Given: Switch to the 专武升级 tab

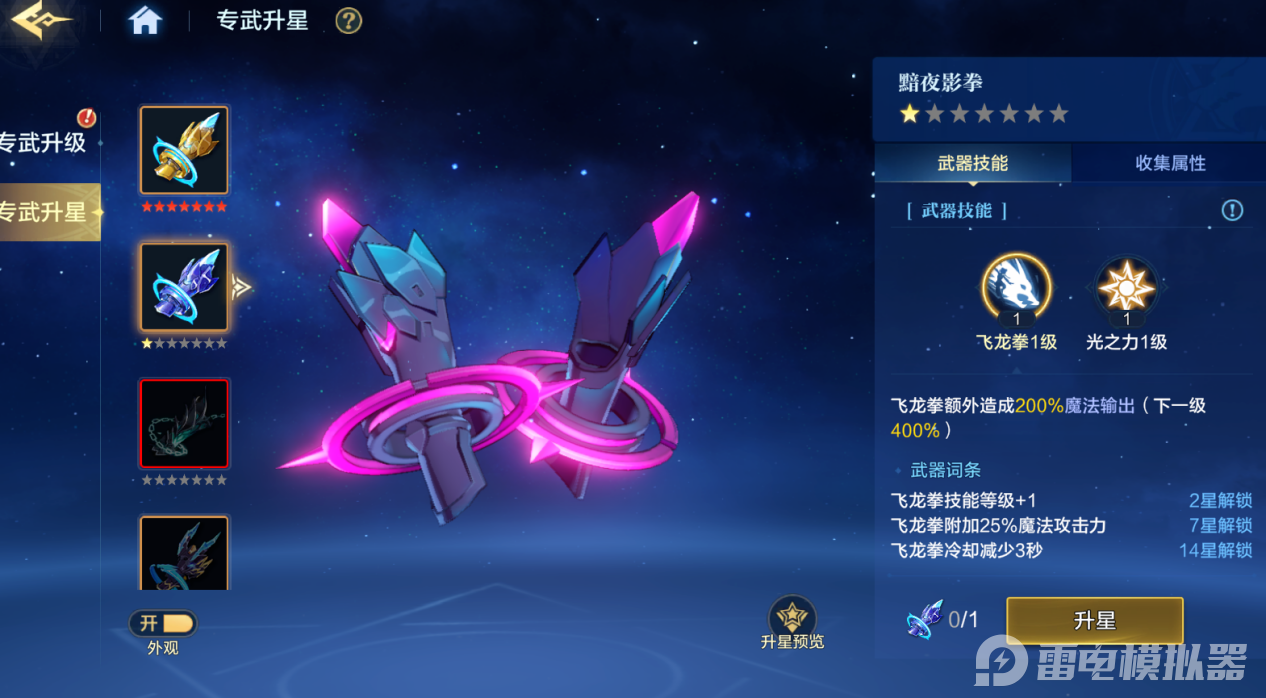Looking at the screenshot, I should (x=44, y=143).
